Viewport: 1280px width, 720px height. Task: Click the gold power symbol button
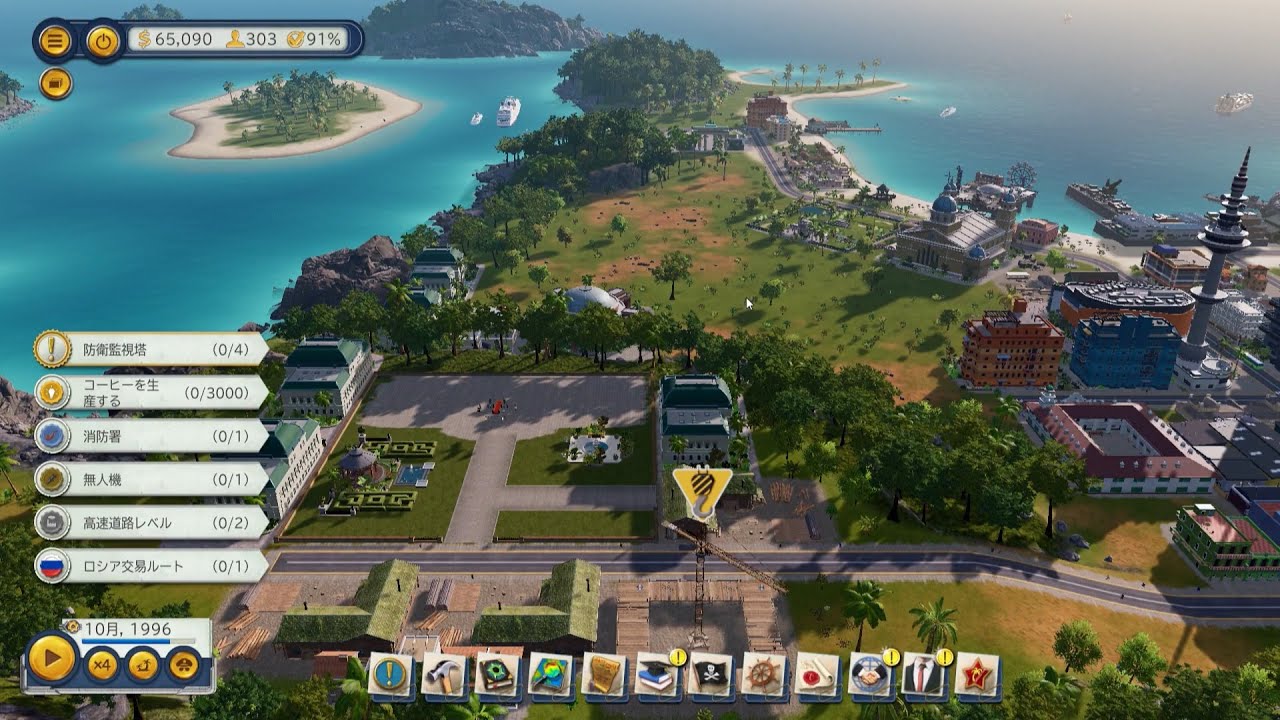click(102, 40)
